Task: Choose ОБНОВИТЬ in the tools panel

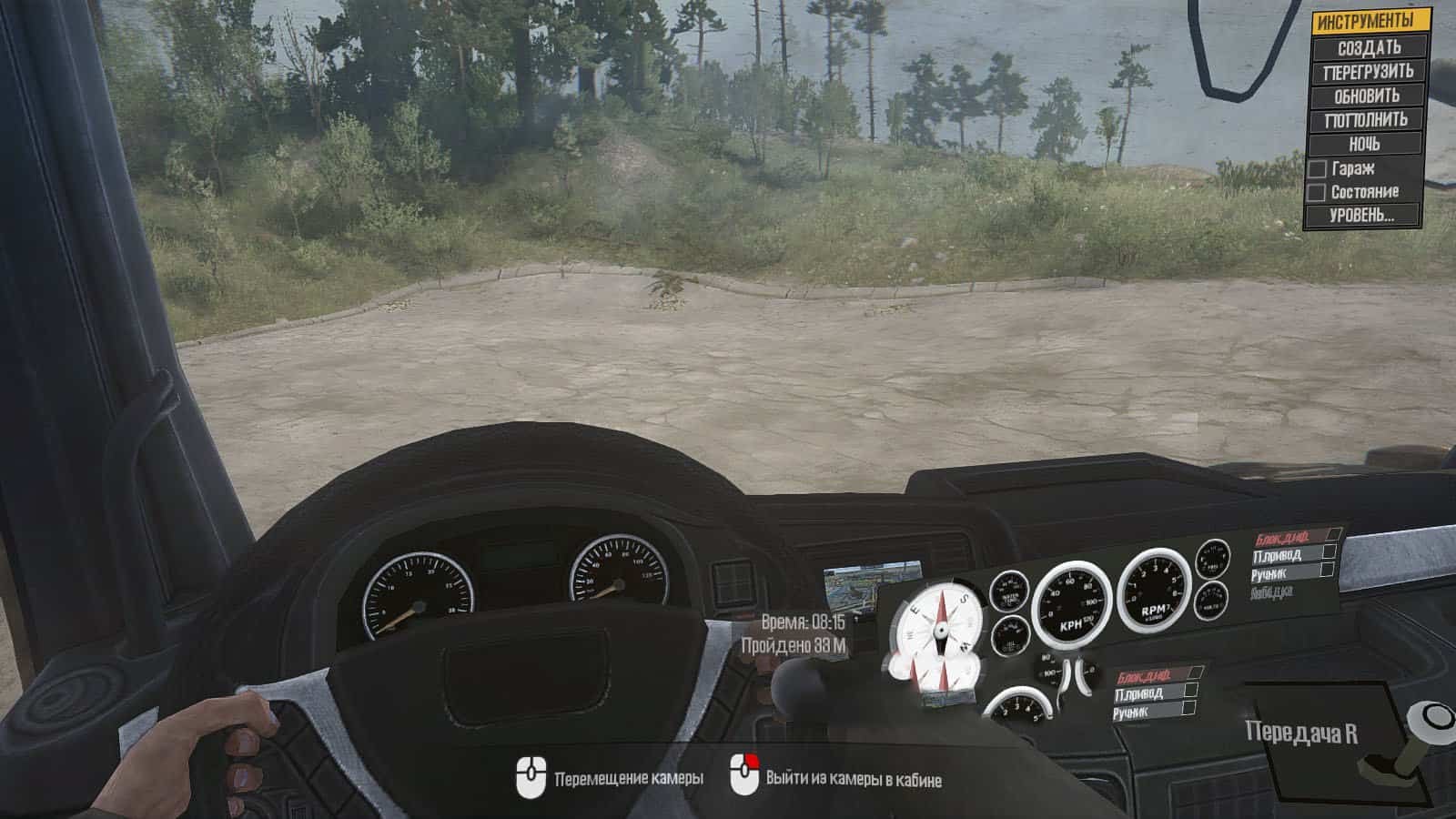Action: click(1368, 96)
